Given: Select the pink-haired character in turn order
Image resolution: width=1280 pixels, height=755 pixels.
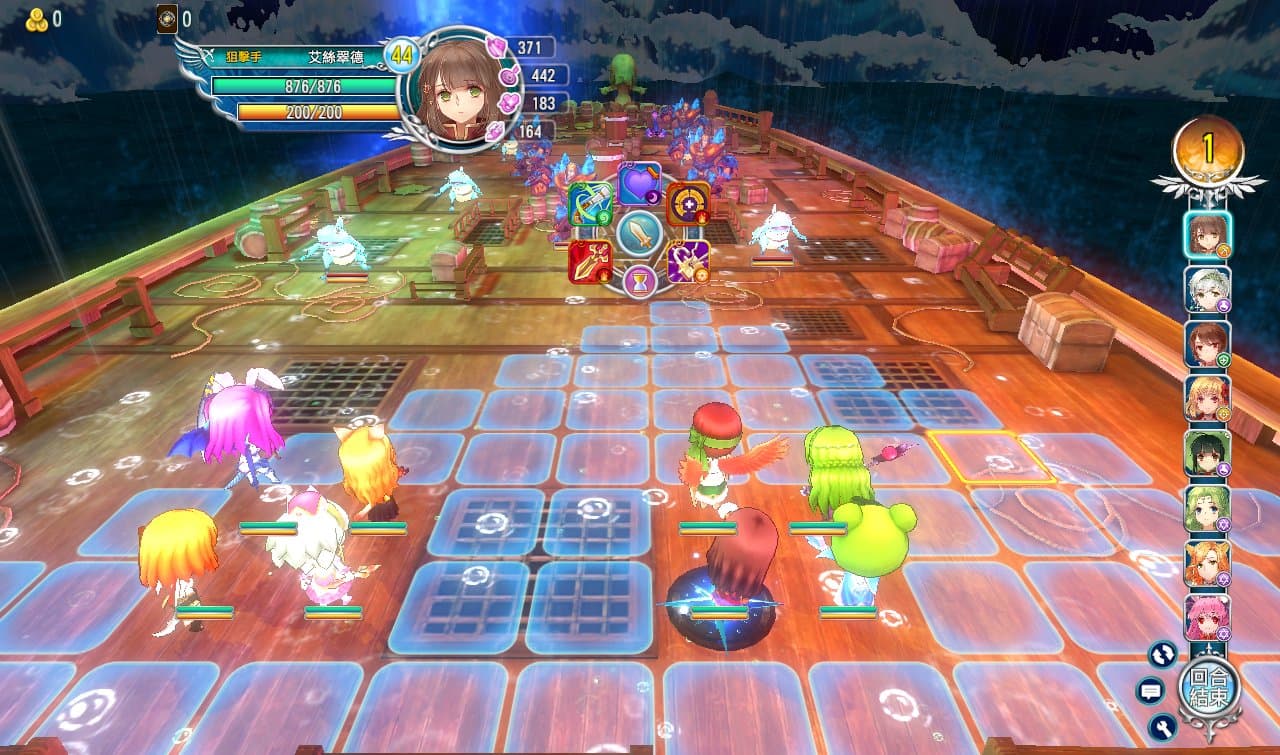Looking at the screenshot, I should coord(1207,617).
